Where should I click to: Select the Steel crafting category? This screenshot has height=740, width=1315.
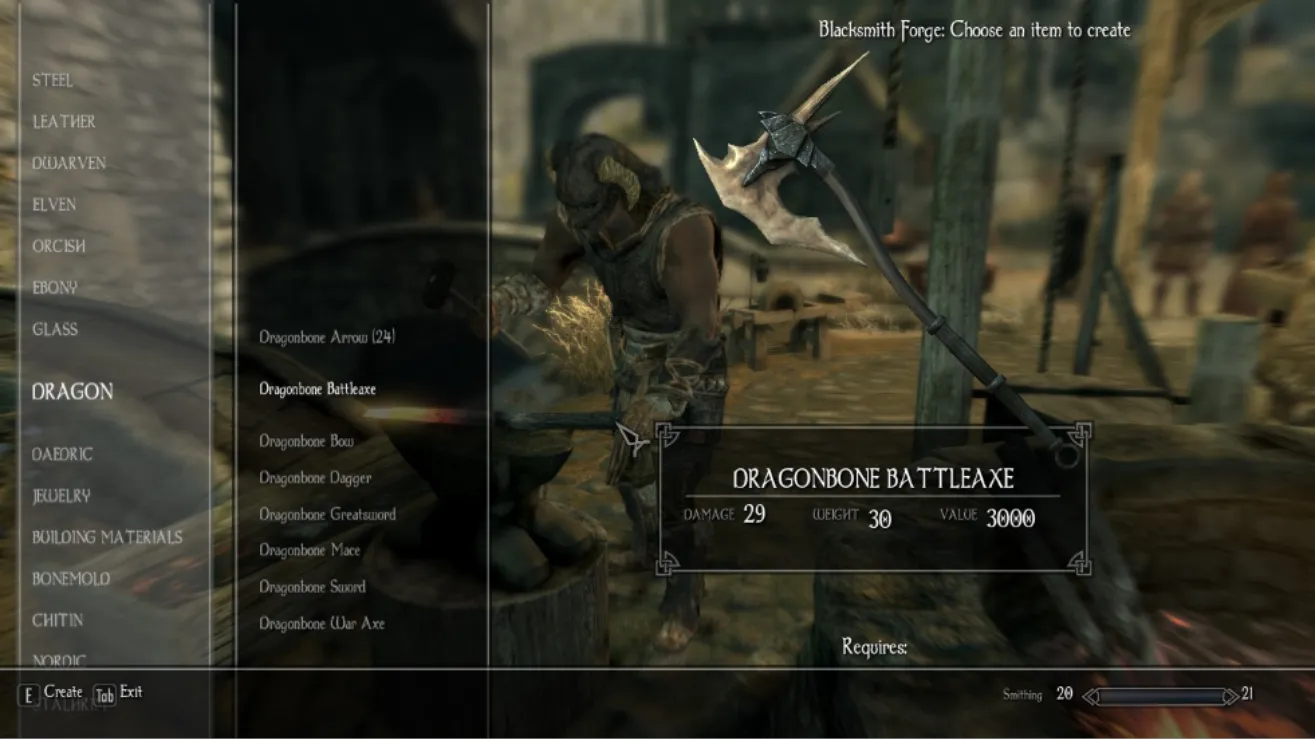[x=52, y=80]
